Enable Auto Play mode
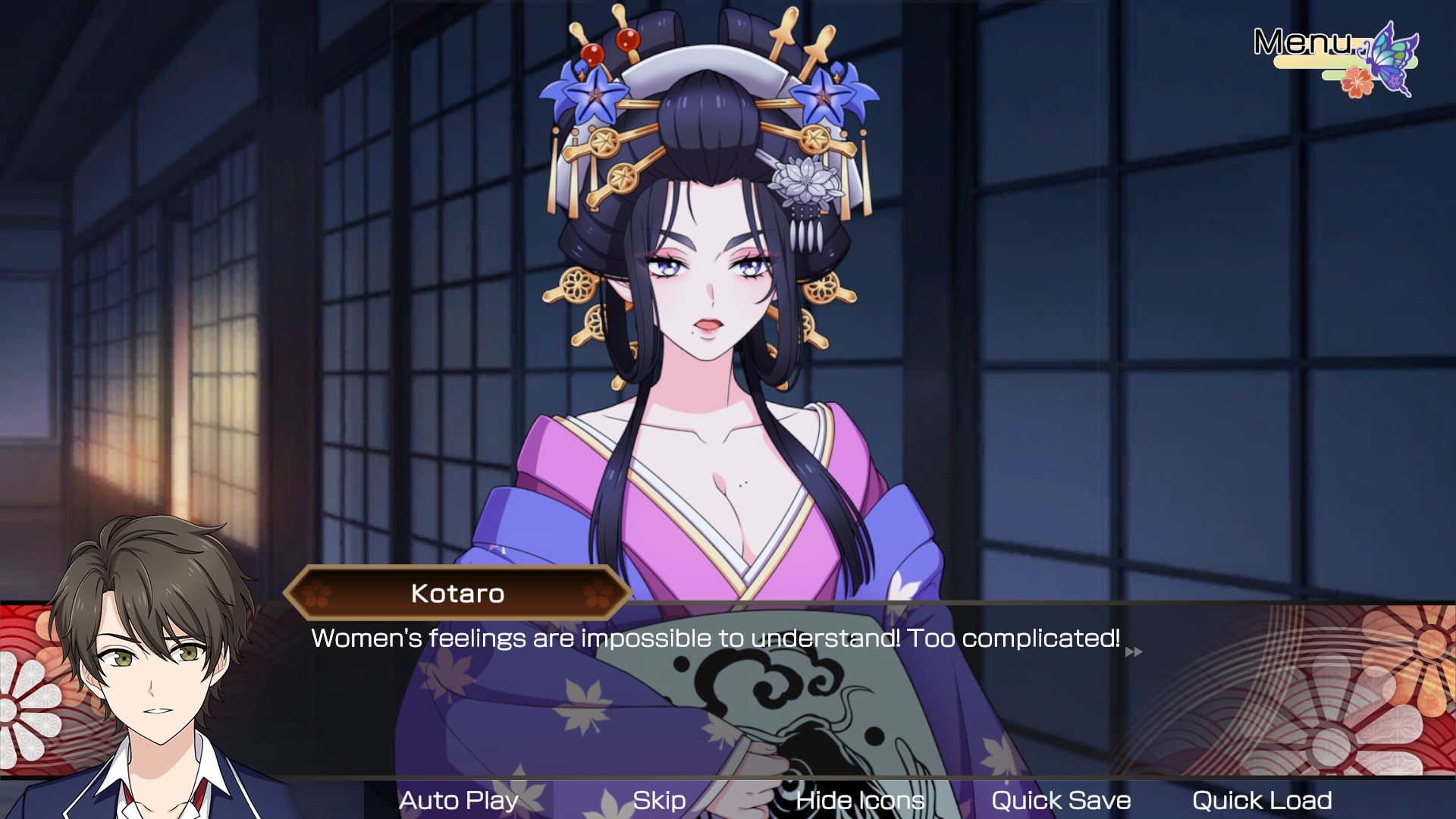1456x819 pixels. click(x=459, y=800)
